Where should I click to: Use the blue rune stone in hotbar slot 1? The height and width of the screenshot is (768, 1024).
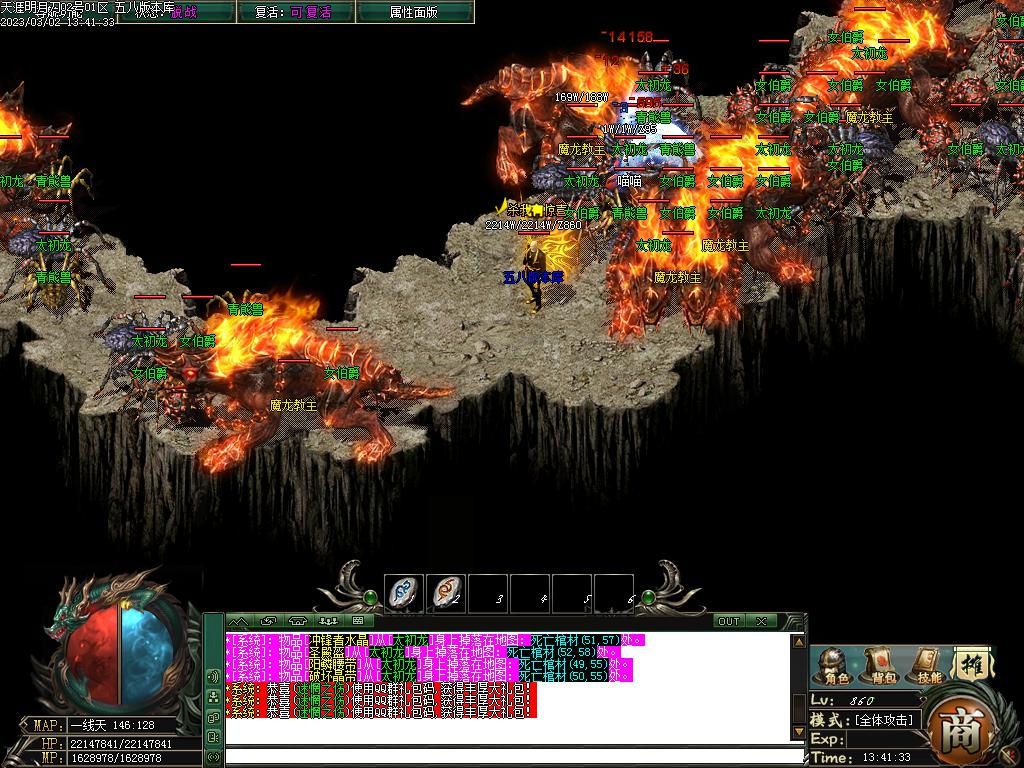[x=404, y=594]
